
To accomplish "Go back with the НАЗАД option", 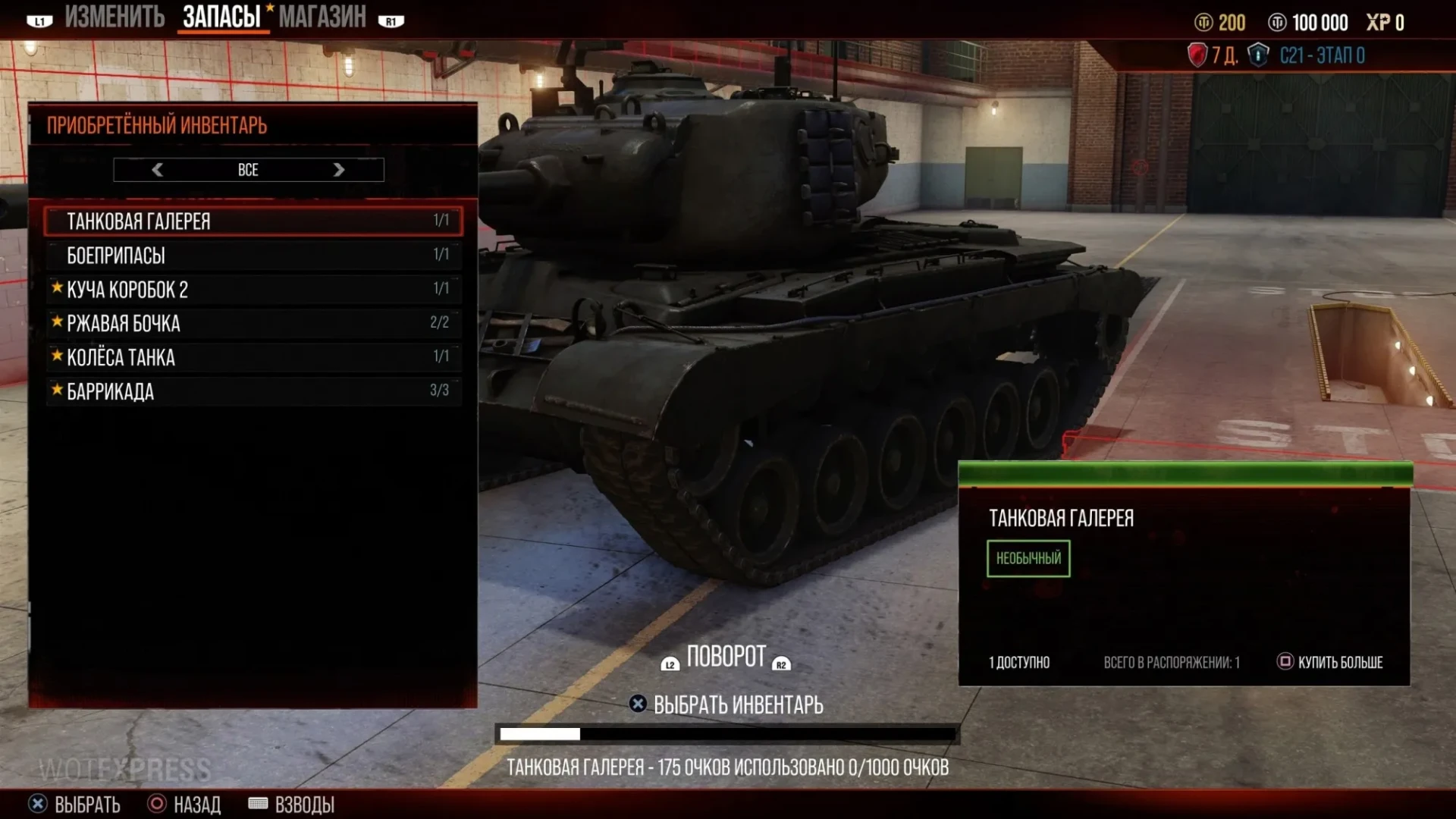I will coord(184,804).
